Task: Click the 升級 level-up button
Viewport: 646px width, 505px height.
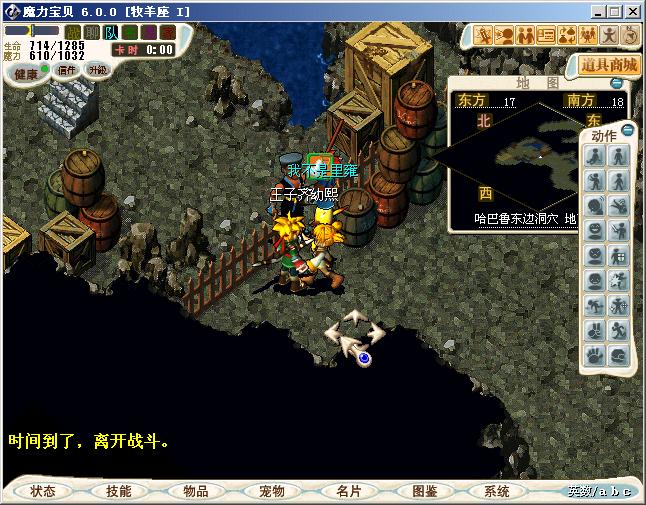Action: [97, 70]
